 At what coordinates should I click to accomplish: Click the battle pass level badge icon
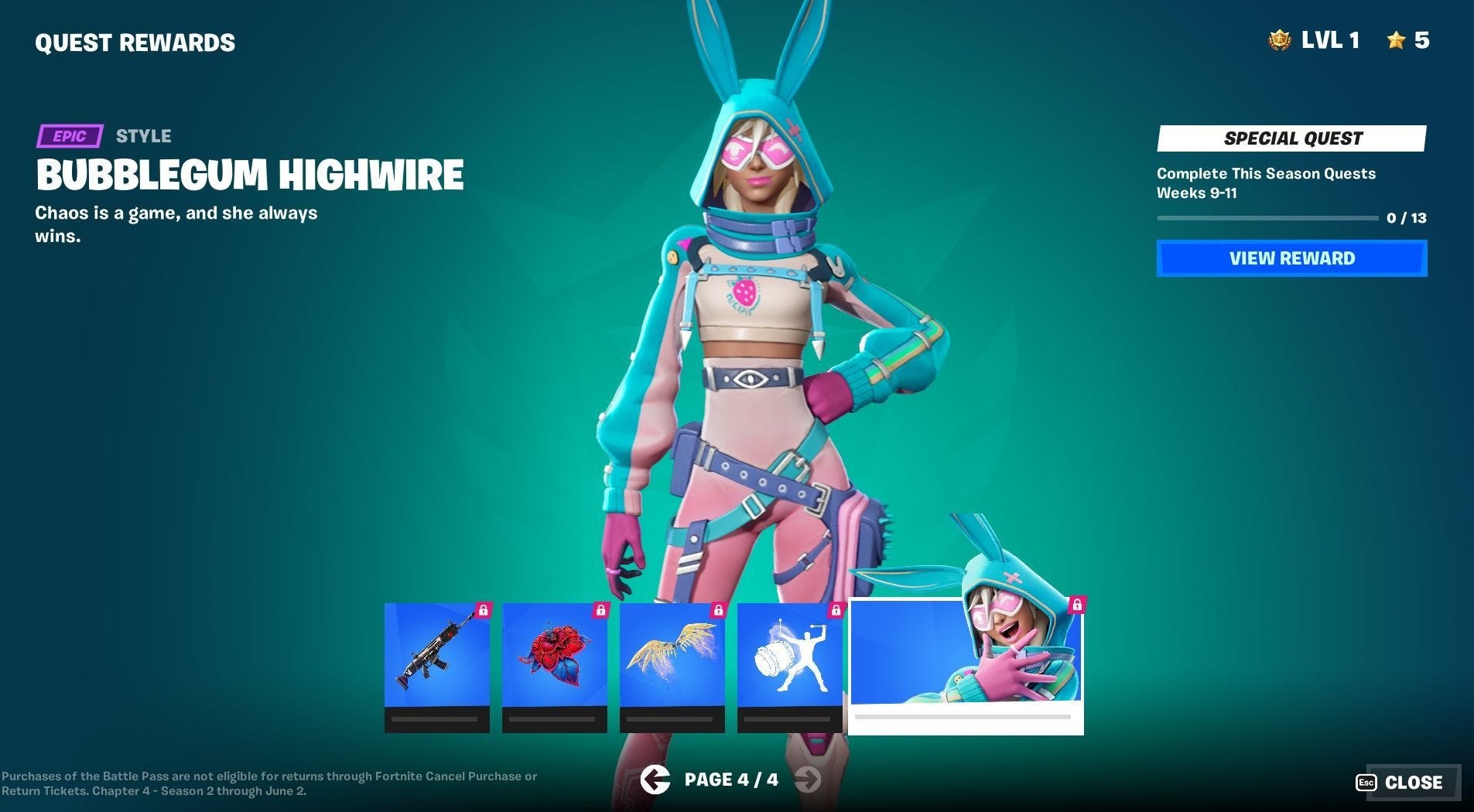coord(1280,40)
